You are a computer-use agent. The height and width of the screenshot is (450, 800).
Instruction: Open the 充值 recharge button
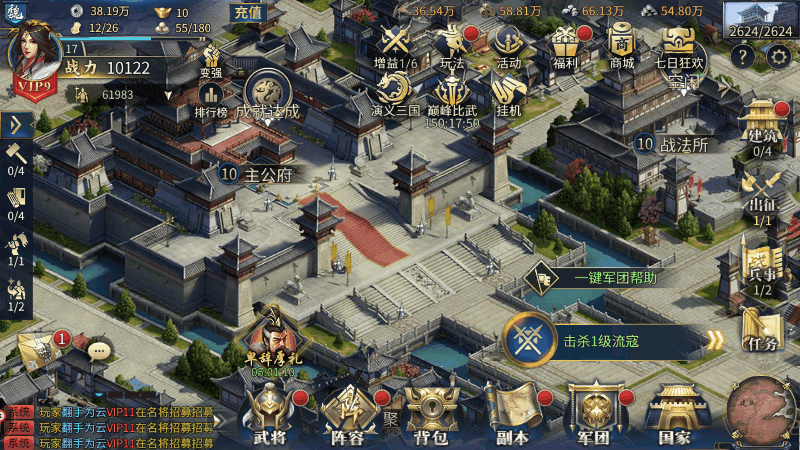[x=246, y=13]
